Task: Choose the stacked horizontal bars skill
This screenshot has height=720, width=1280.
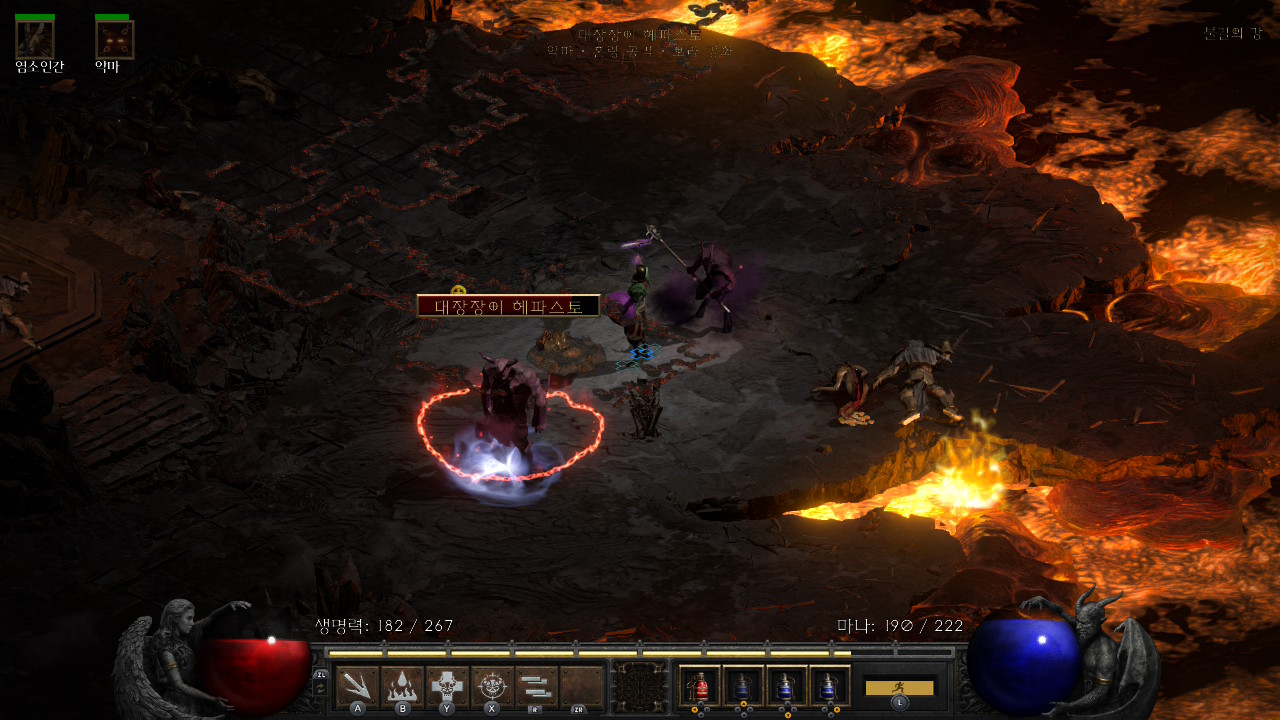Action: 537,686
